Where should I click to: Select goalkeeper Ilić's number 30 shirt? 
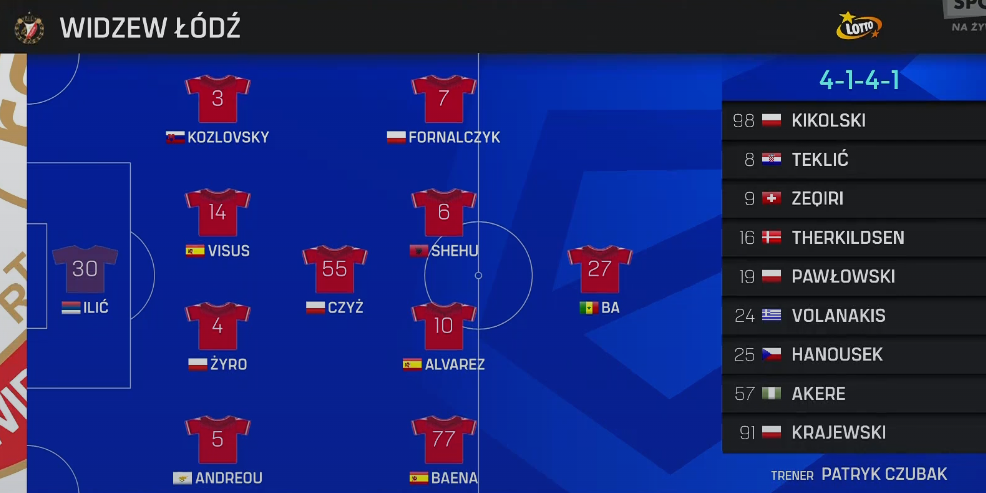85,269
